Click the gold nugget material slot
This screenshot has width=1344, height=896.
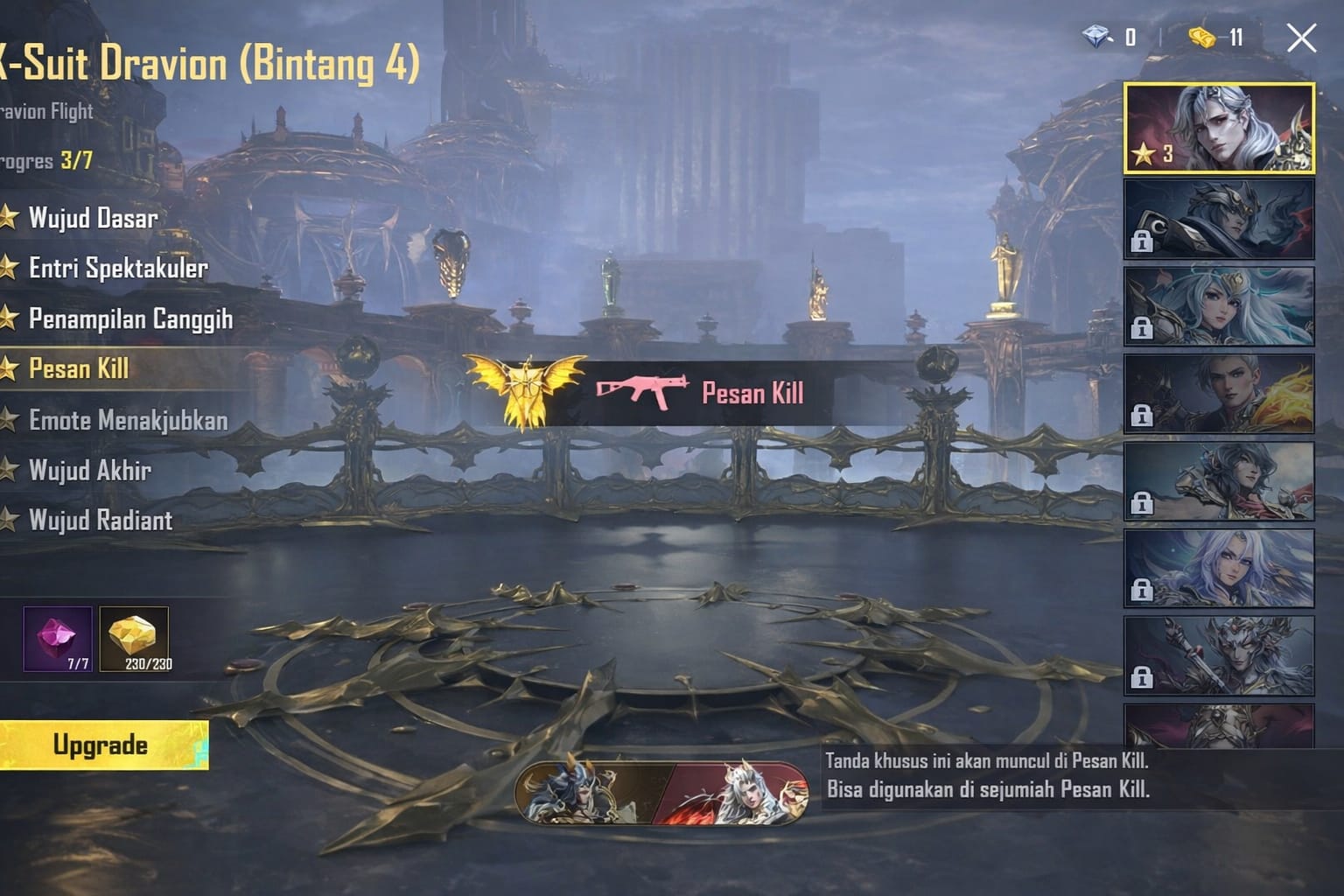tap(134, 639)
